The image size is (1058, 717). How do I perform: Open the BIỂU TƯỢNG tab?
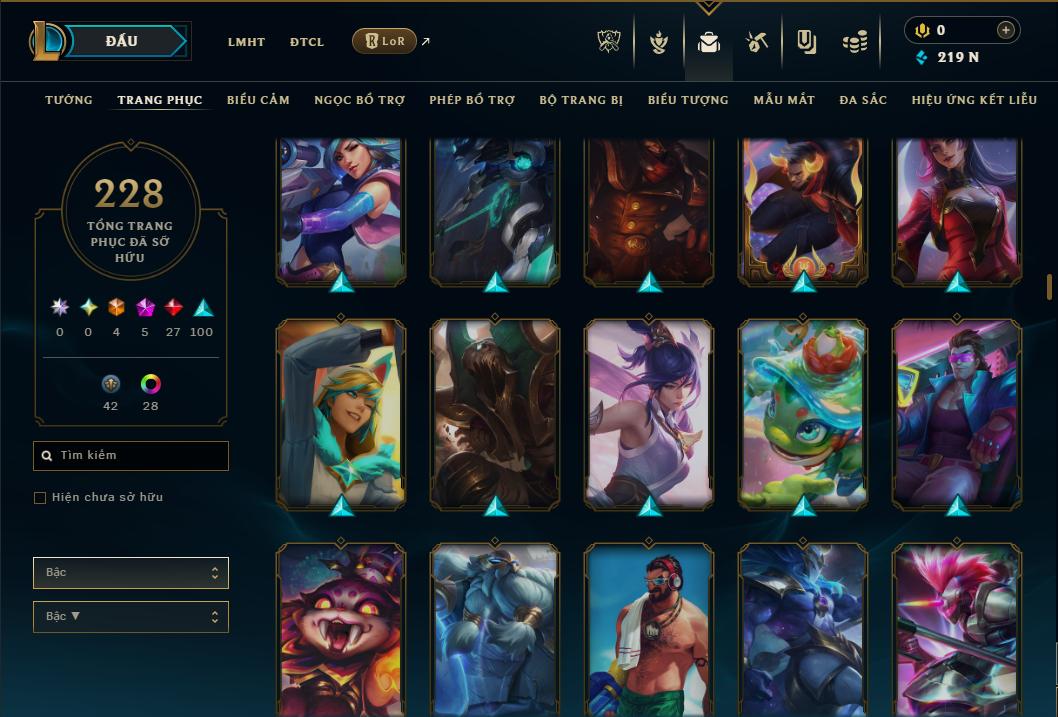click(x=688, y=100)
